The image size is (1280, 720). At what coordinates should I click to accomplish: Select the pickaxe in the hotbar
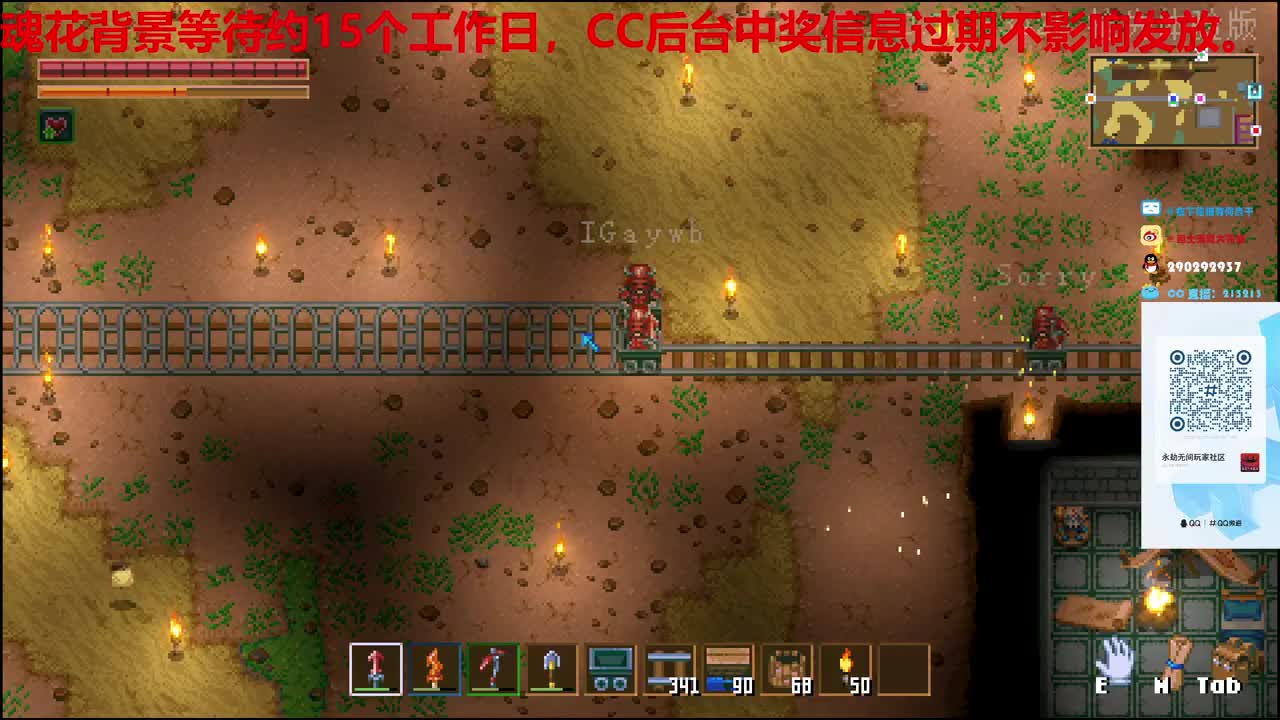coord(492,668)
